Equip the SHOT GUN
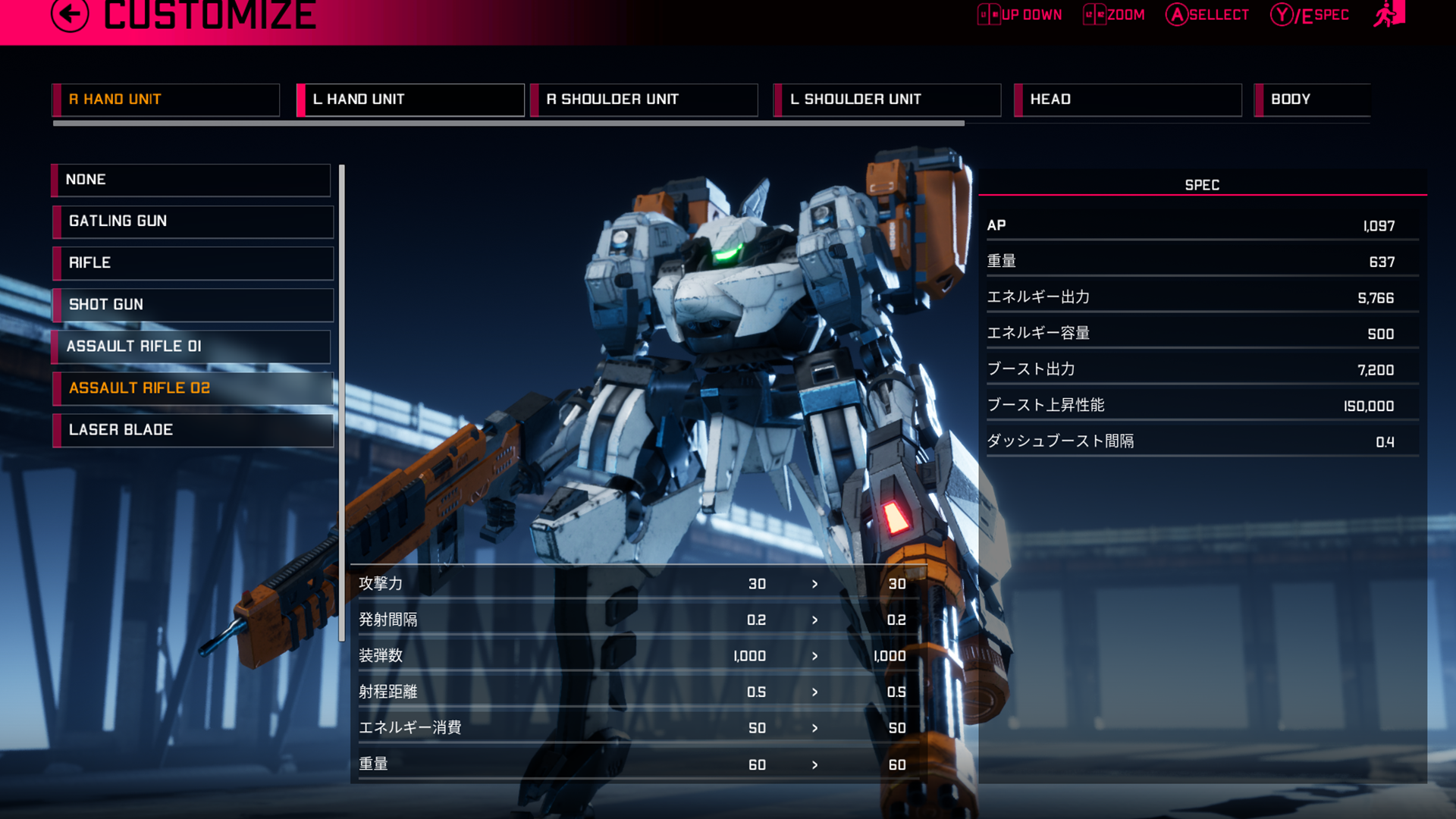1456x819 pixels. tap(192, 305)
